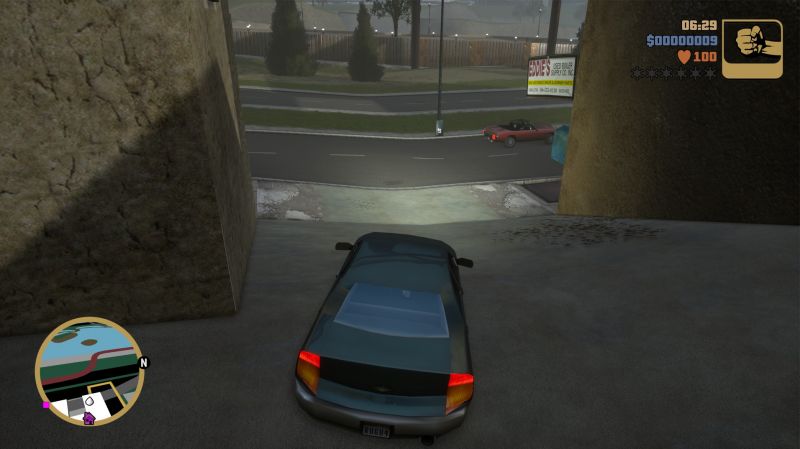The height and width of the screenshot is (449, 800).
Task: Select the fist weapon icon
Action: (752, 48)
